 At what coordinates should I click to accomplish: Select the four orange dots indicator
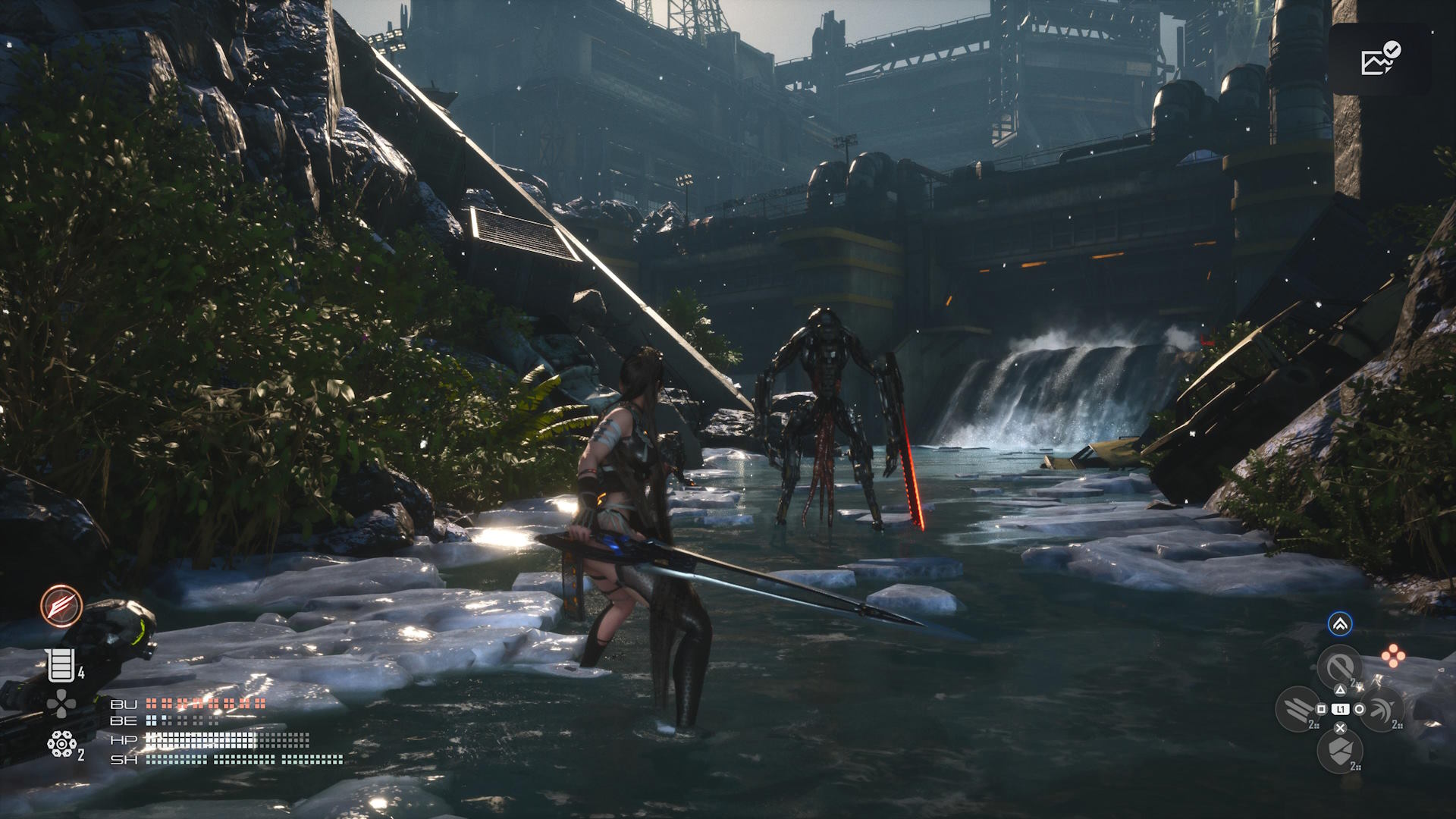1392,656
